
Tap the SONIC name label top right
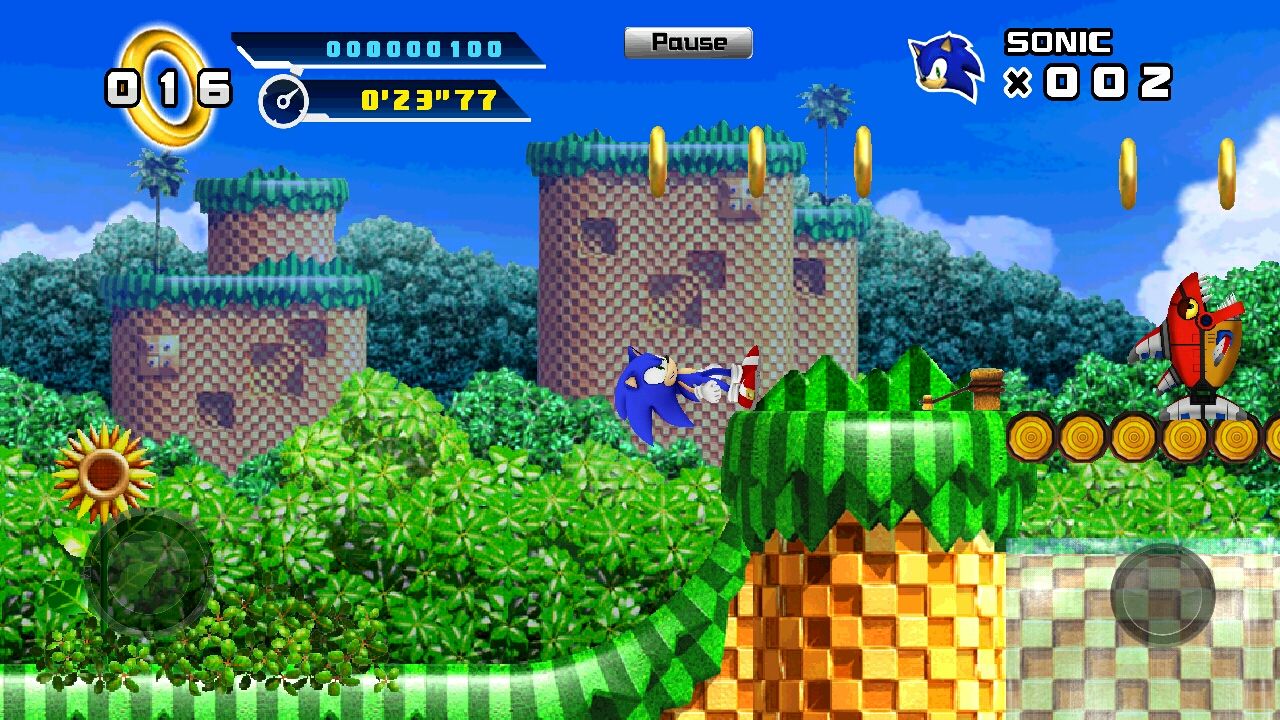1055,42
